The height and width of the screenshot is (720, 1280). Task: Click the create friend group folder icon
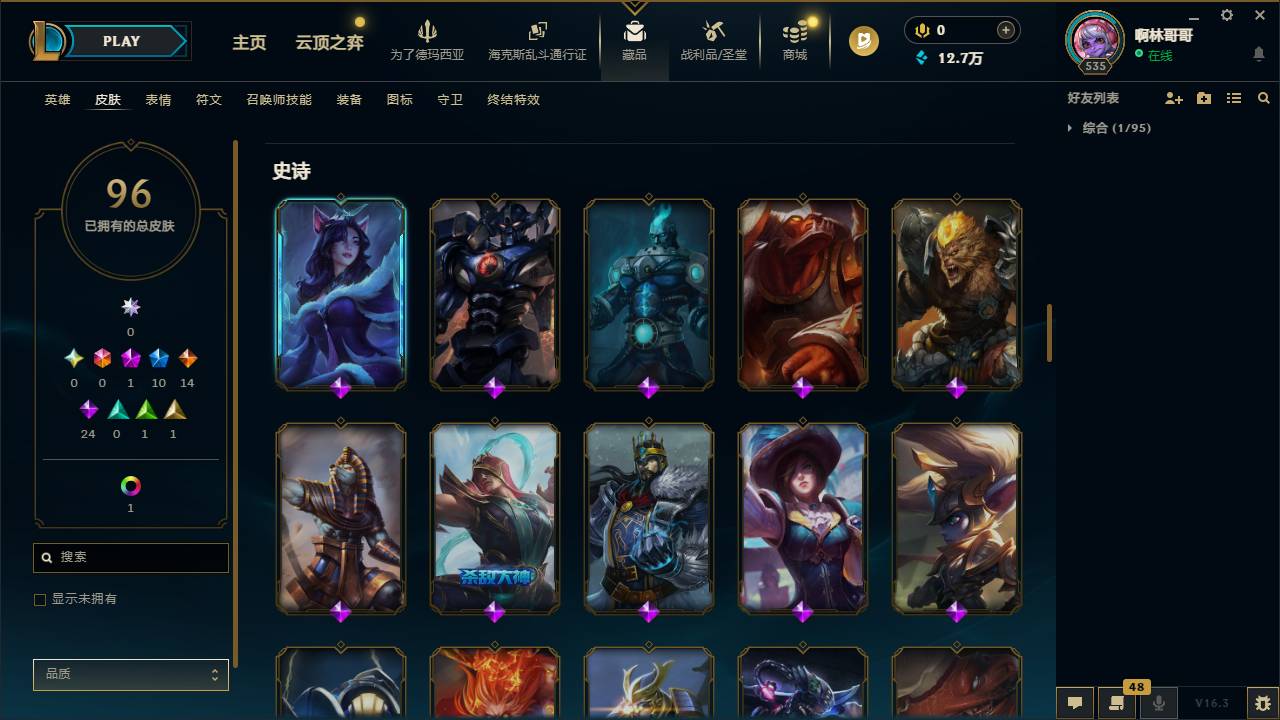click(x=1202, y=97)
